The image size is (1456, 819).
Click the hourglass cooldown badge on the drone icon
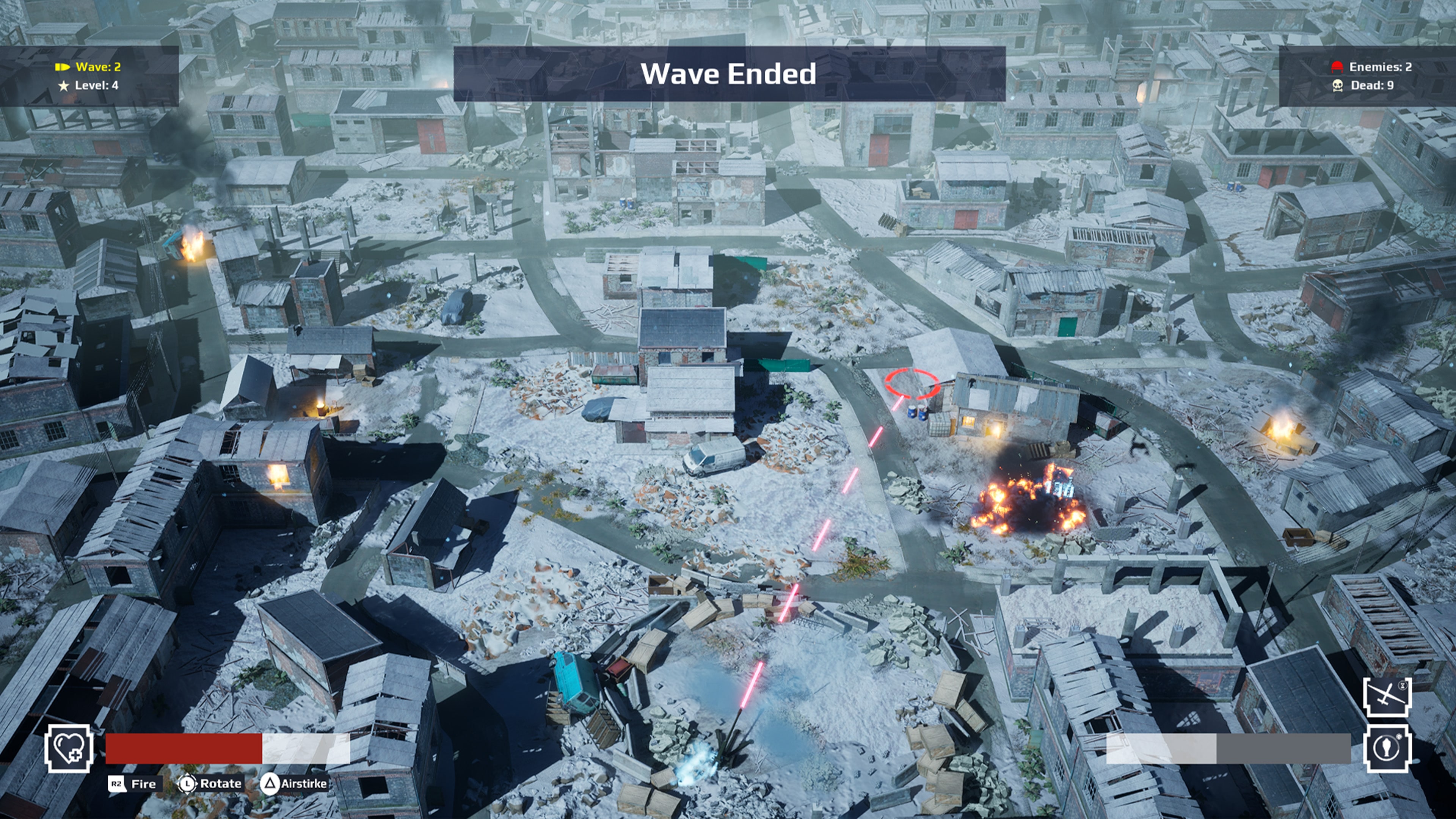tap(1403, 686)
